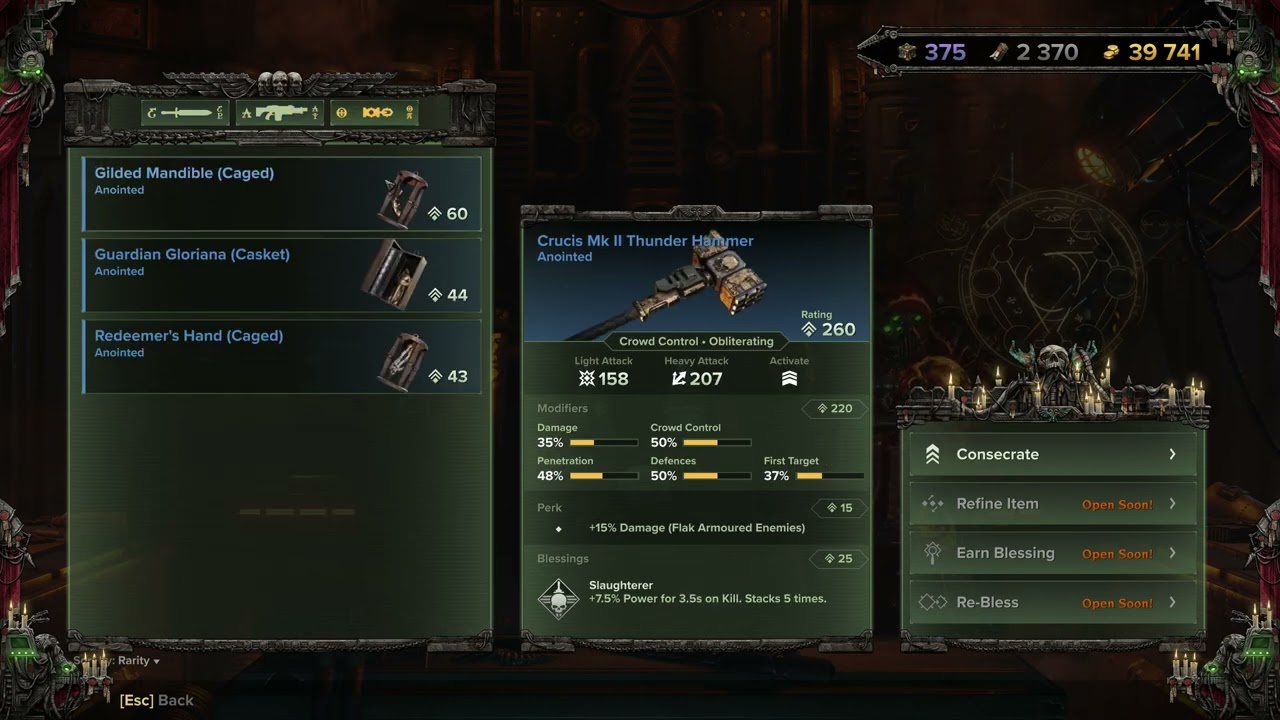Screen dimensions: 1280x720
Task: Click the Slaughterer blessing icon
Action: tap(558, 598)
